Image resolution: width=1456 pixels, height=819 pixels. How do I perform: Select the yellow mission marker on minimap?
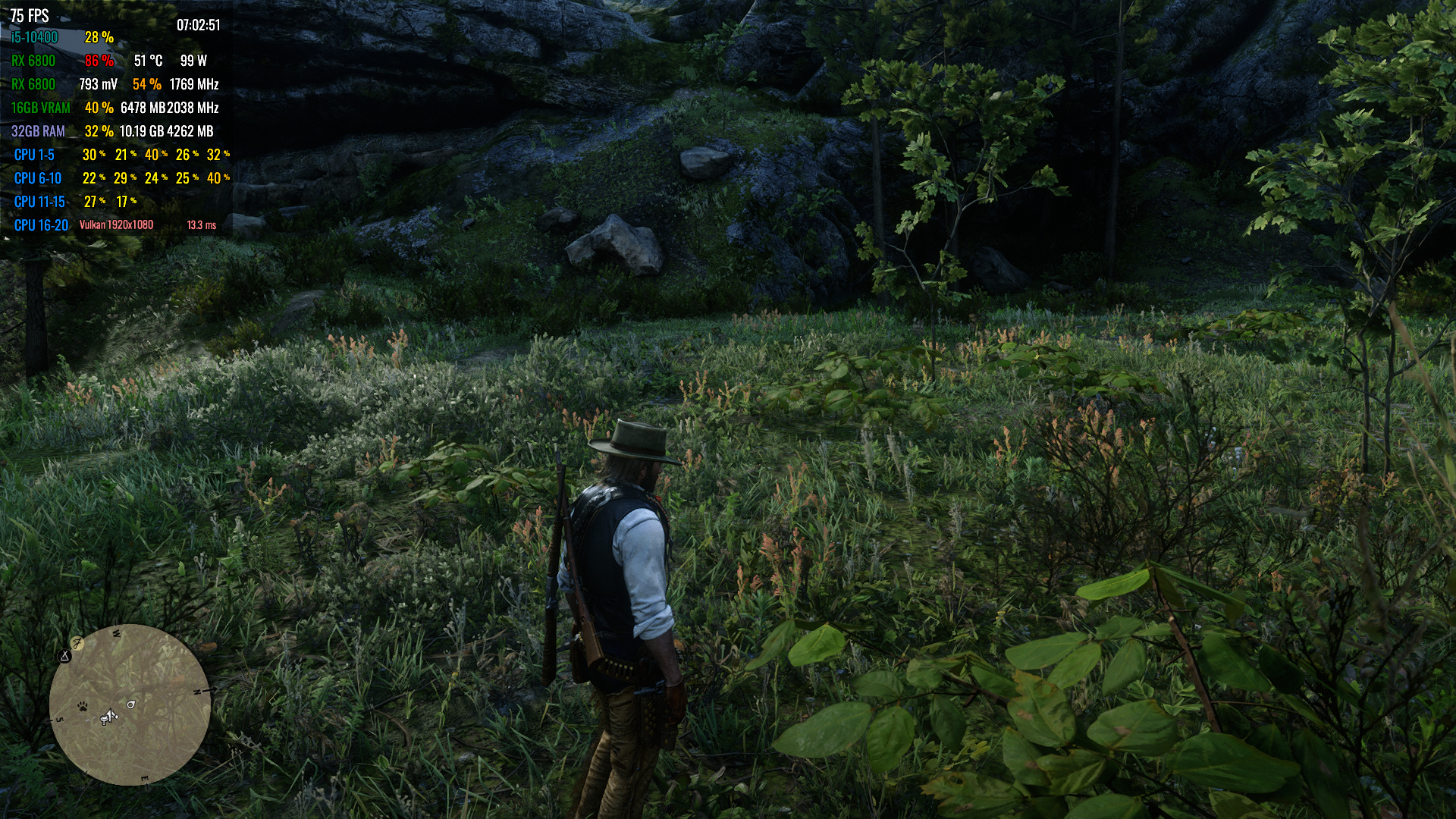tap(77, 643)
